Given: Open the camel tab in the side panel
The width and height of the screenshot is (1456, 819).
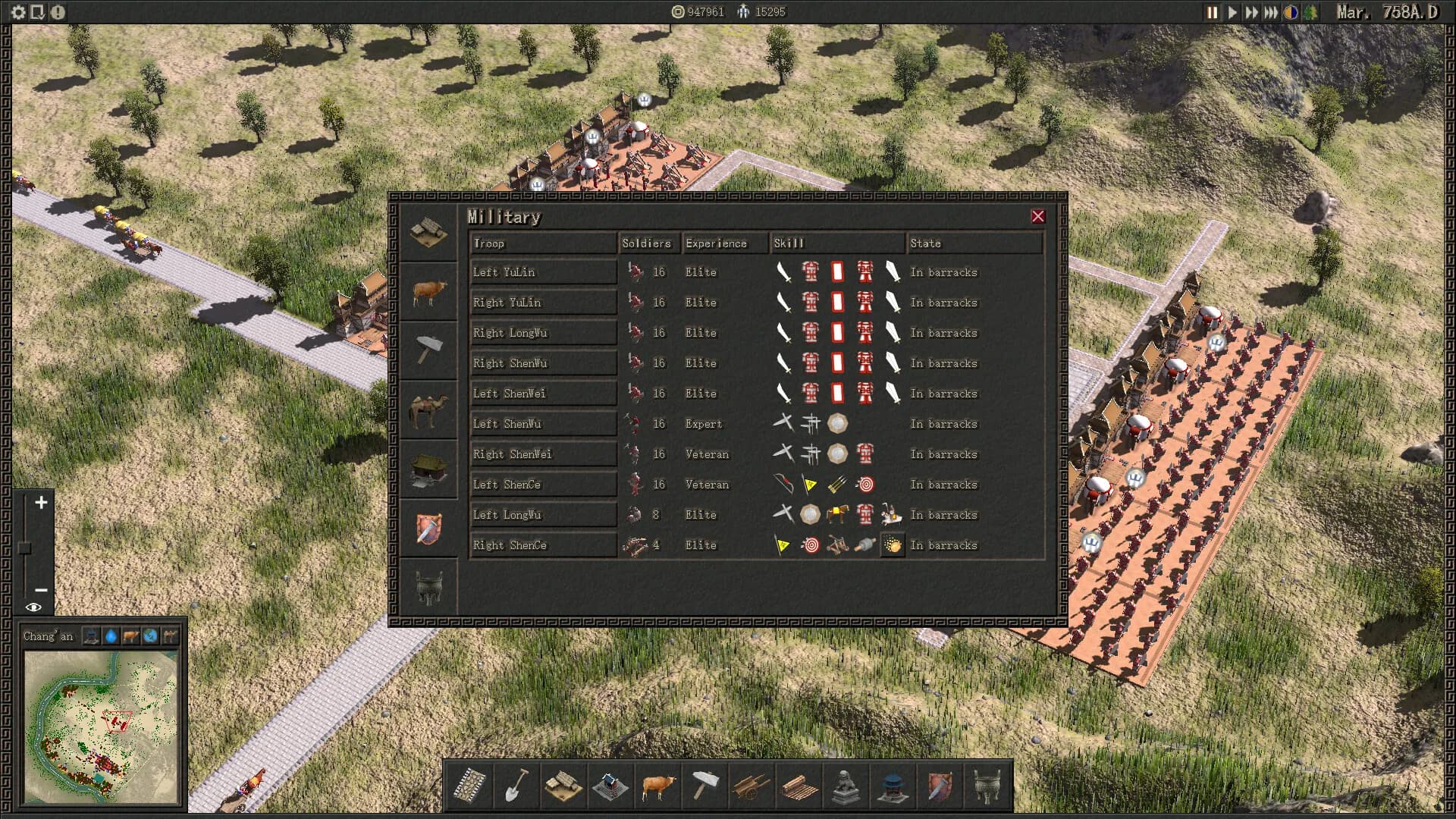Looking at the screenshot, I should pyautogui.click(x=428, y=410).
